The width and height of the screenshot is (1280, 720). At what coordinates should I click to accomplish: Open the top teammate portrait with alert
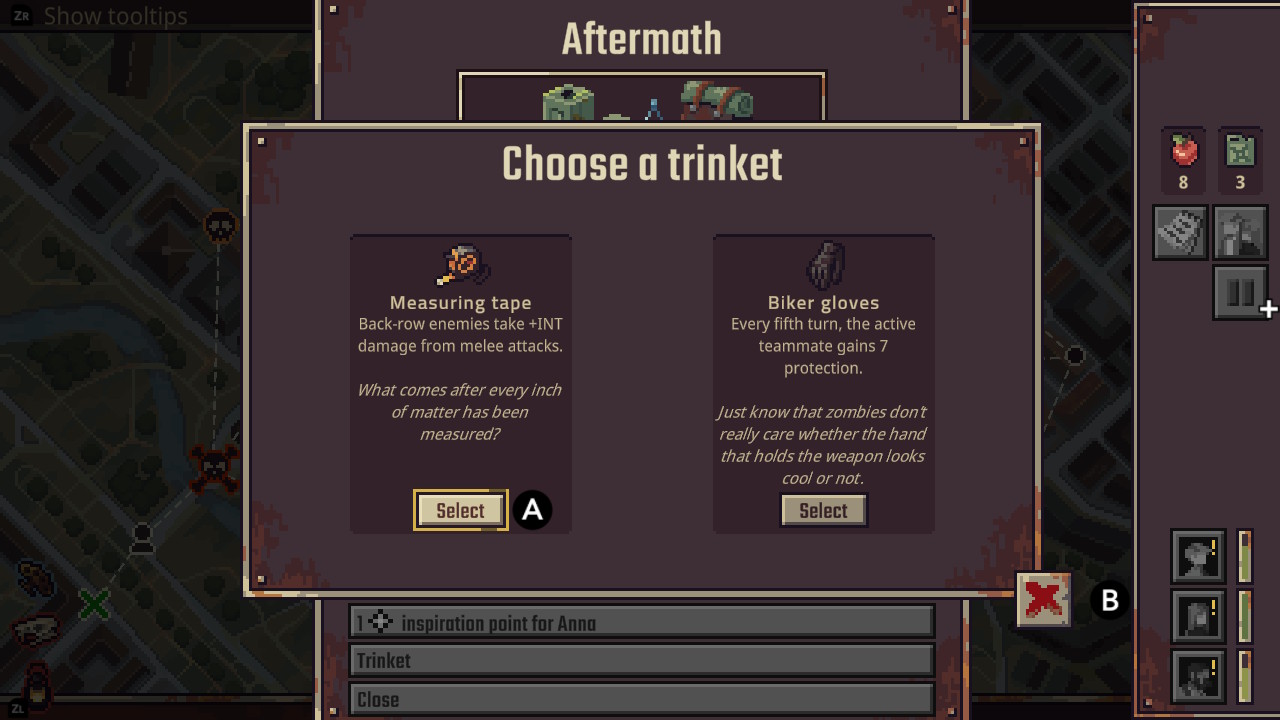[x=1197, y=557]
